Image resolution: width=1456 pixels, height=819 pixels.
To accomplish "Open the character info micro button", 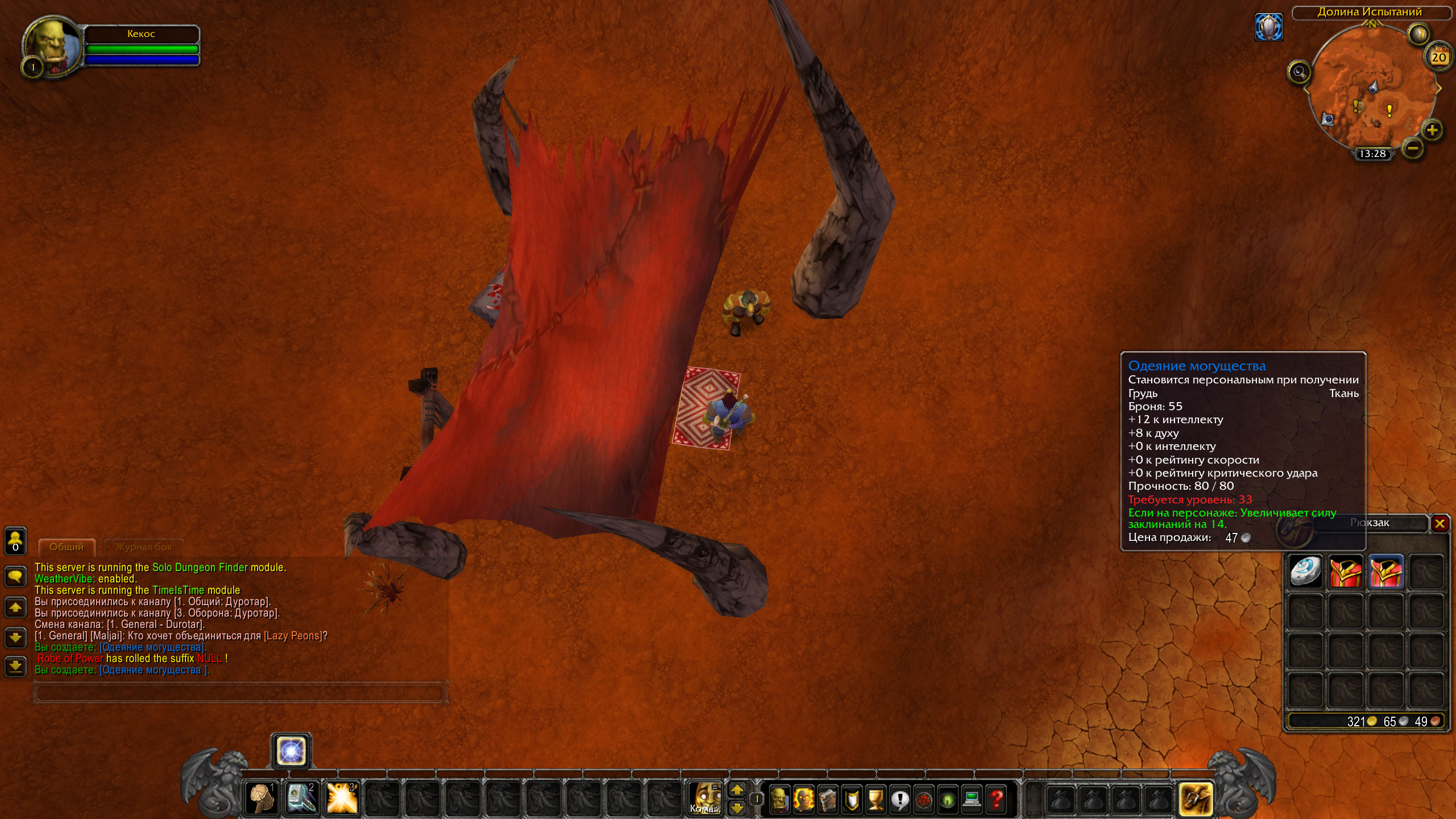I will (x=779, y=799).
